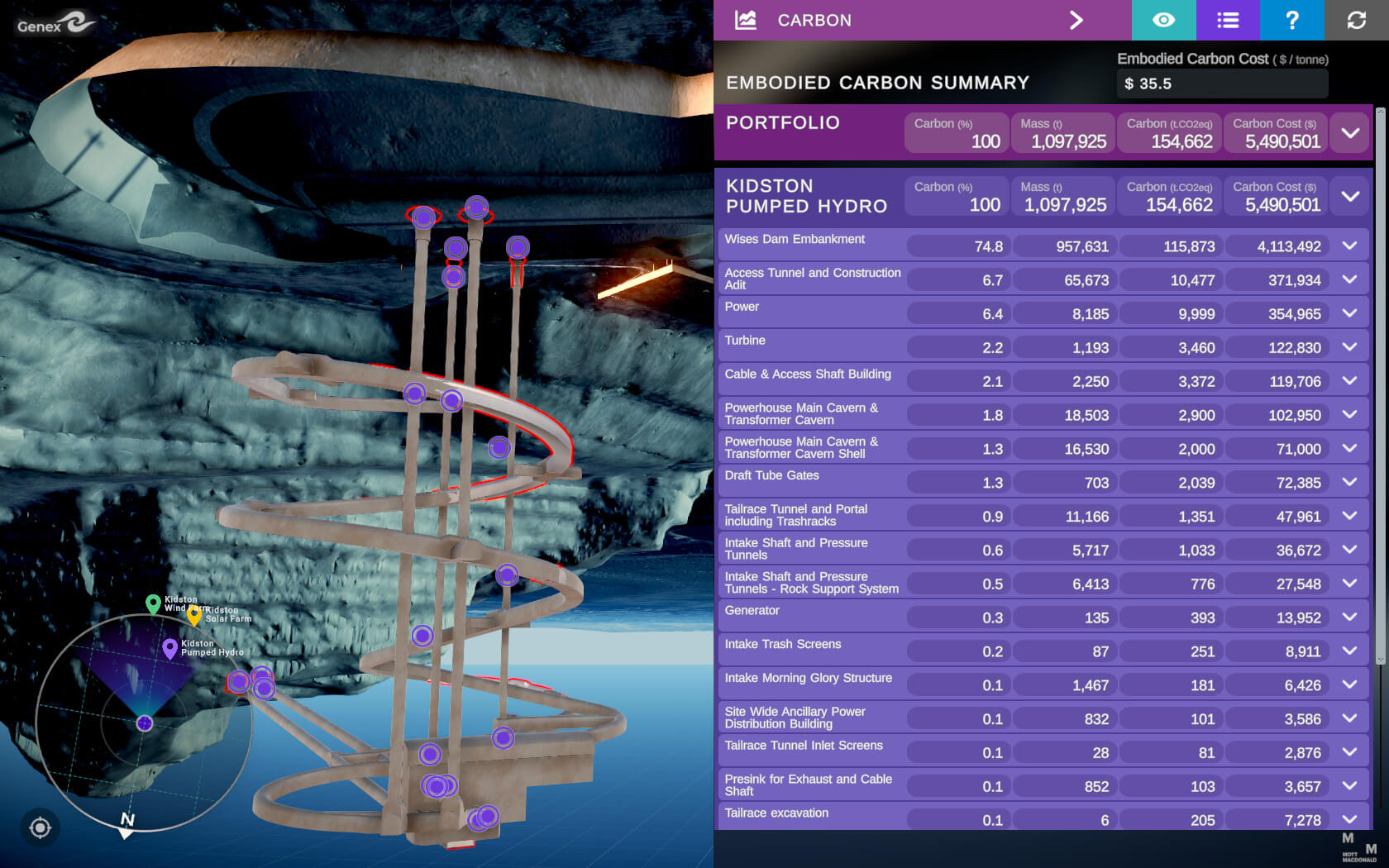Open the list view button
1389x868 pixels.
point(1228,20)
